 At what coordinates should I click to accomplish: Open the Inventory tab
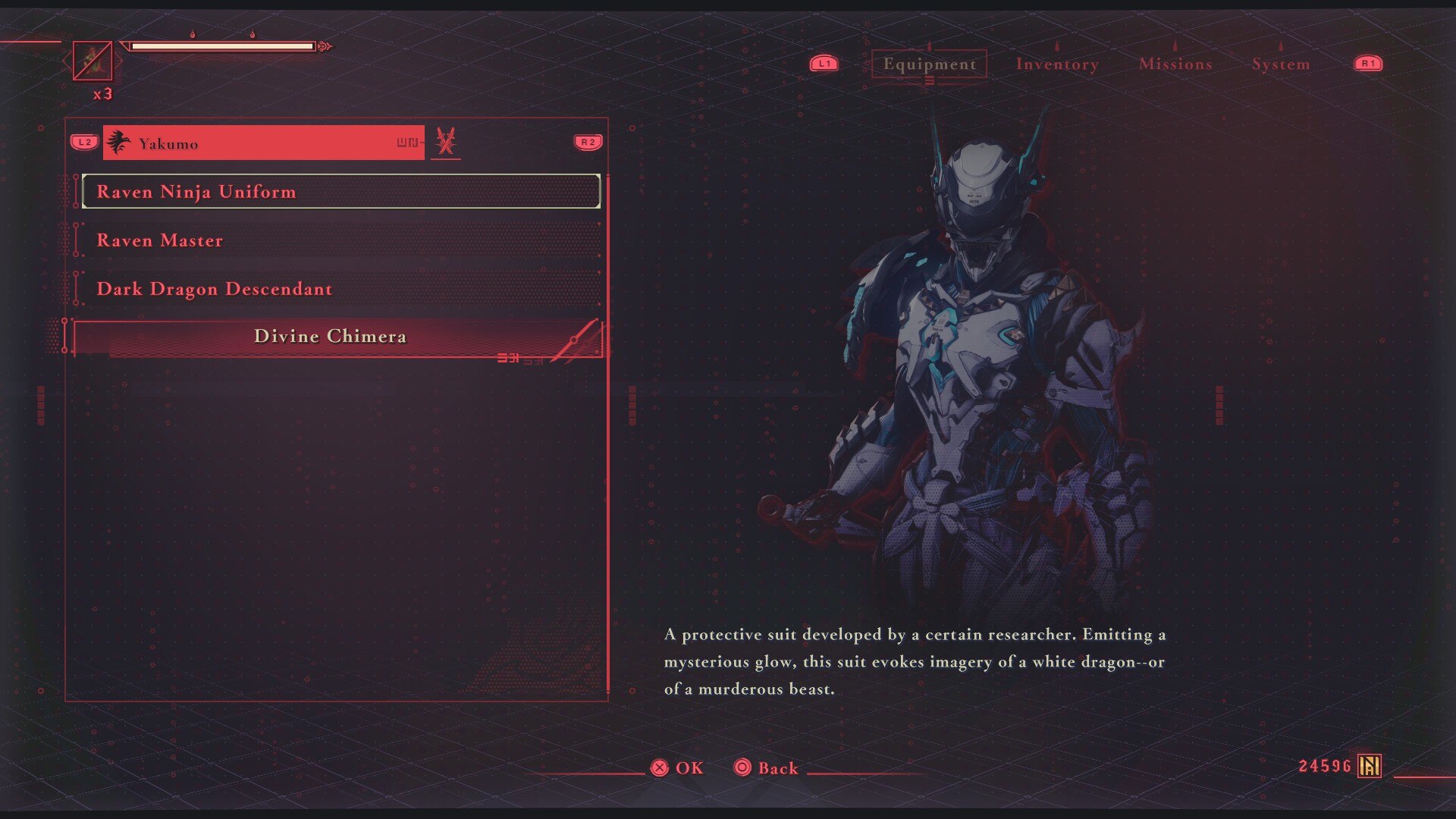[1057, 64]
